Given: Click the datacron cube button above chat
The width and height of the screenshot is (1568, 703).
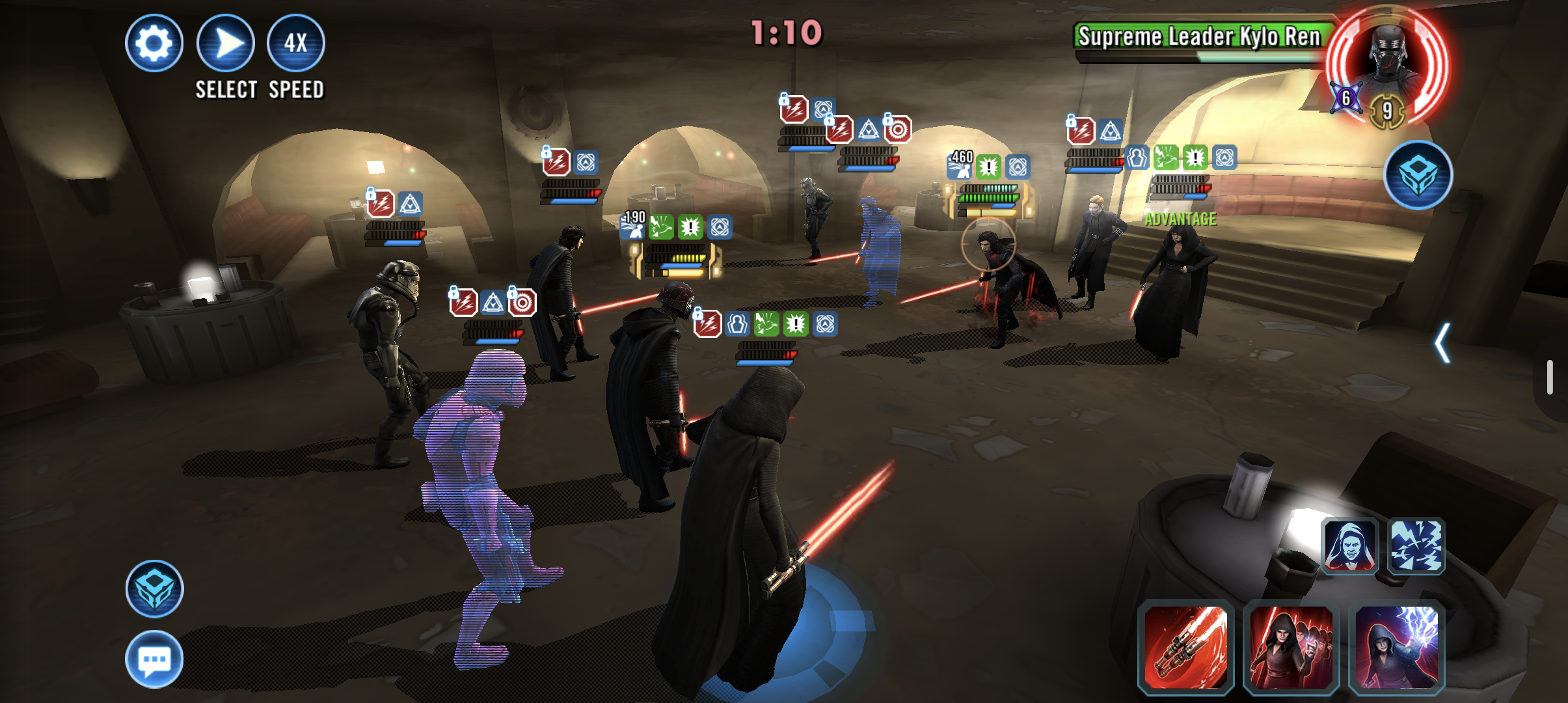Looking at the screenshot, I should click(x=154, y=588).
